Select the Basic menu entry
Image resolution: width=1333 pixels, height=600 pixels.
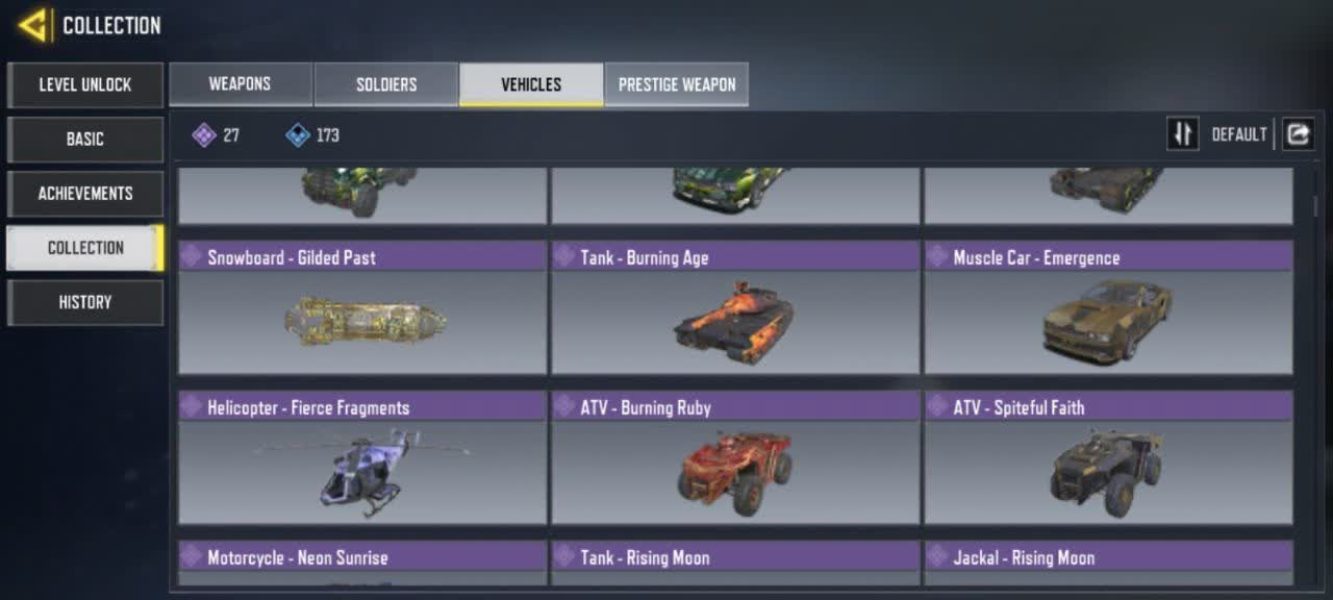point(85,139)
